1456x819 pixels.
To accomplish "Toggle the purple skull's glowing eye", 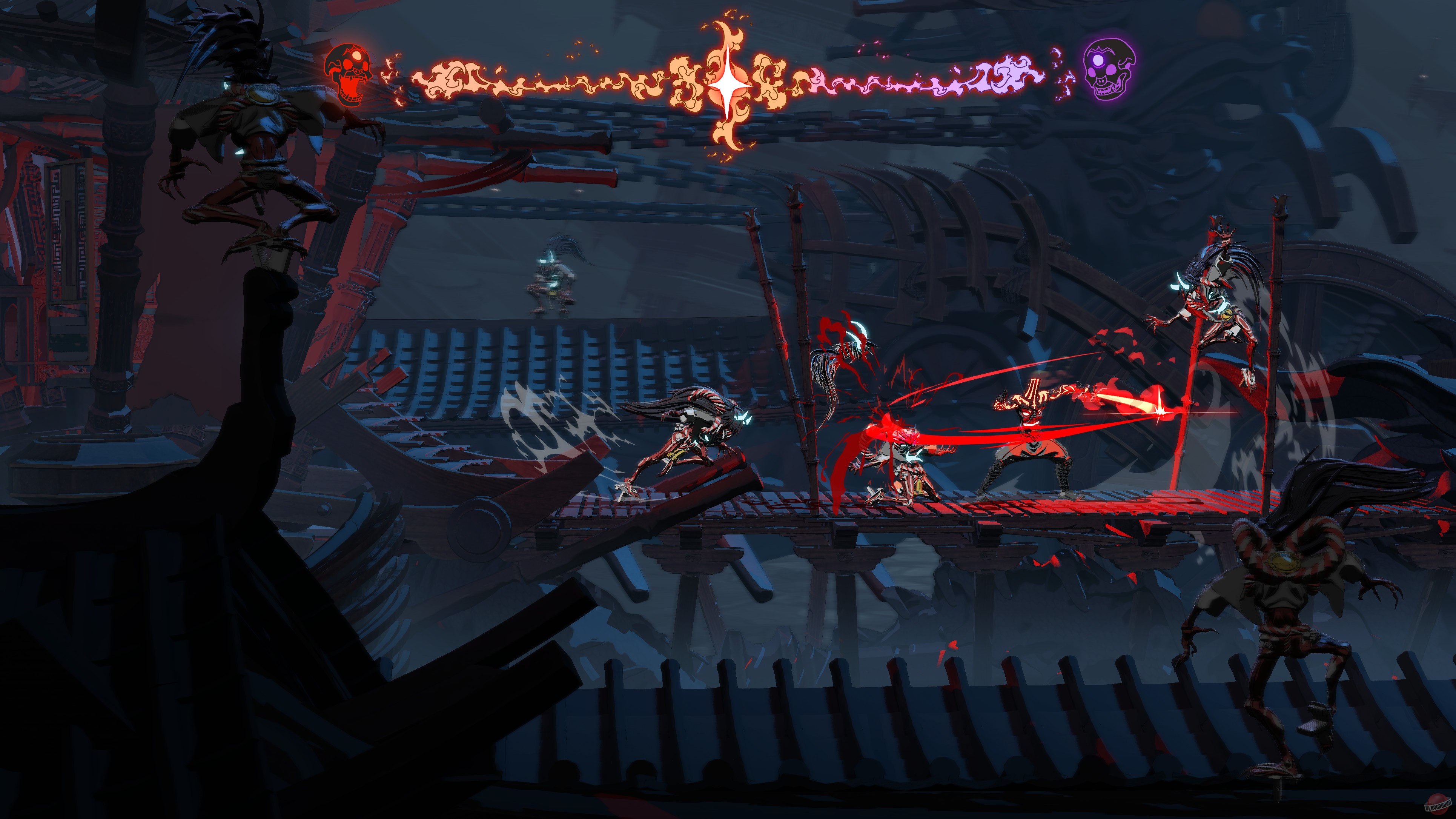I will 1098,60.
